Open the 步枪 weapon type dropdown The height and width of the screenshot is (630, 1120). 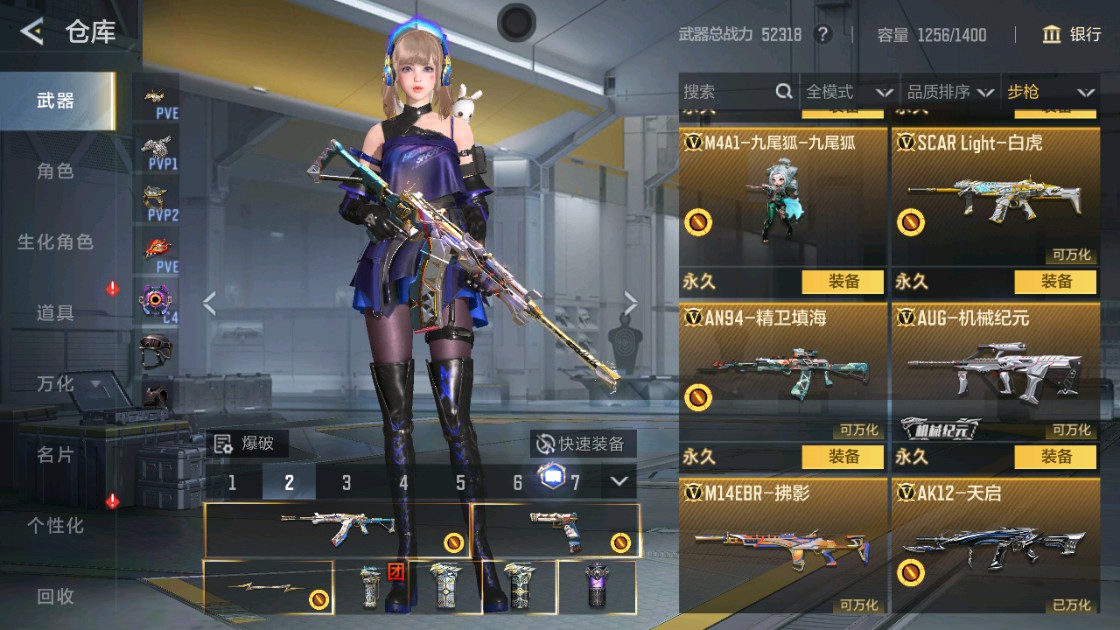click(x=1050, y=92)
